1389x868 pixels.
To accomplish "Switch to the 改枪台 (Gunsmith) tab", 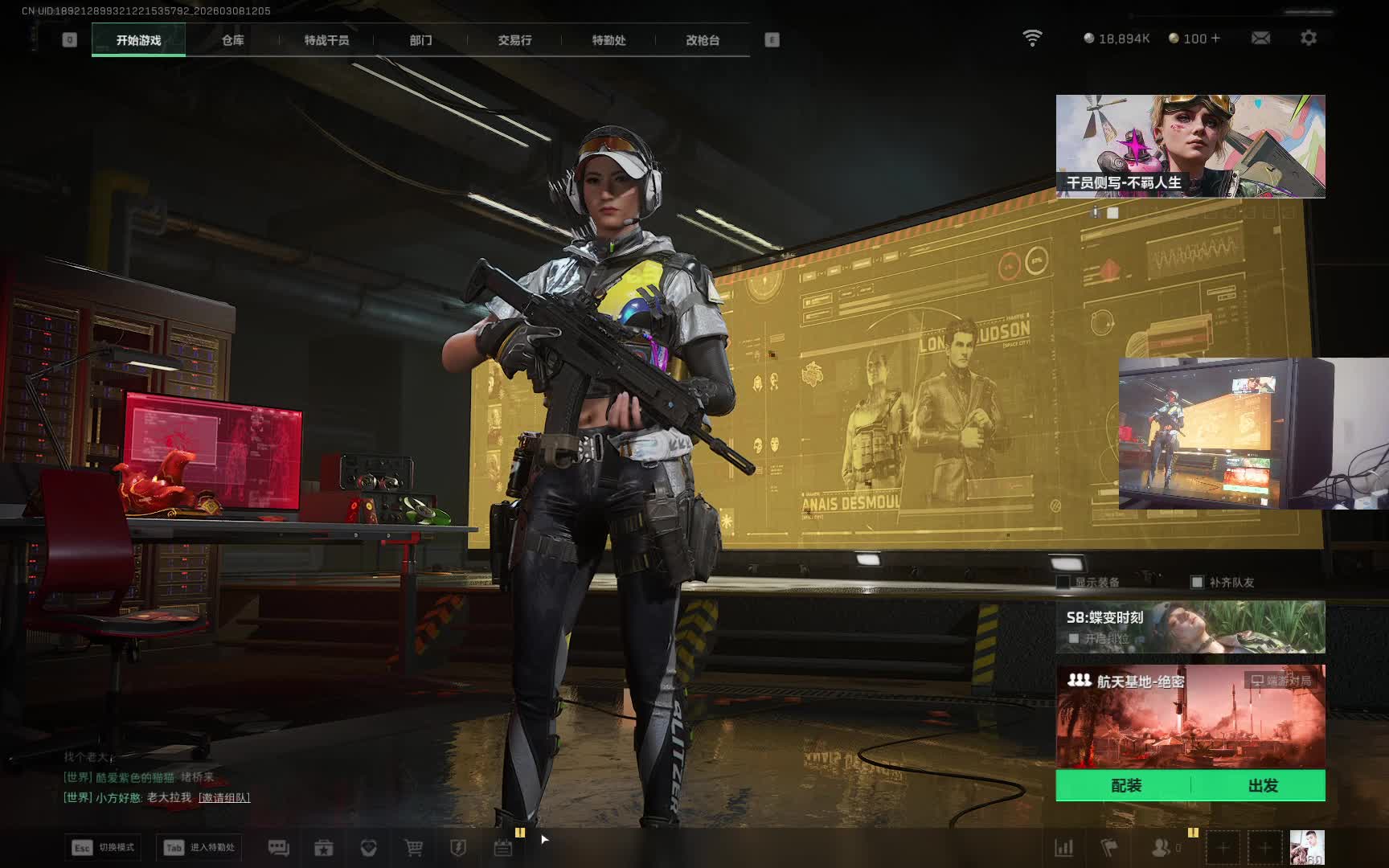I will [703, 40].
